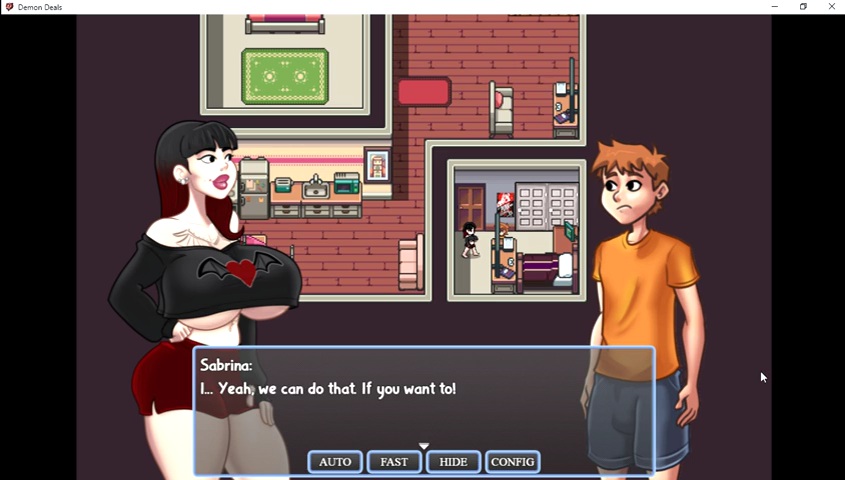845x480 pixels.
Task: Turn on FAST text mode
Action: coord(394,462)
